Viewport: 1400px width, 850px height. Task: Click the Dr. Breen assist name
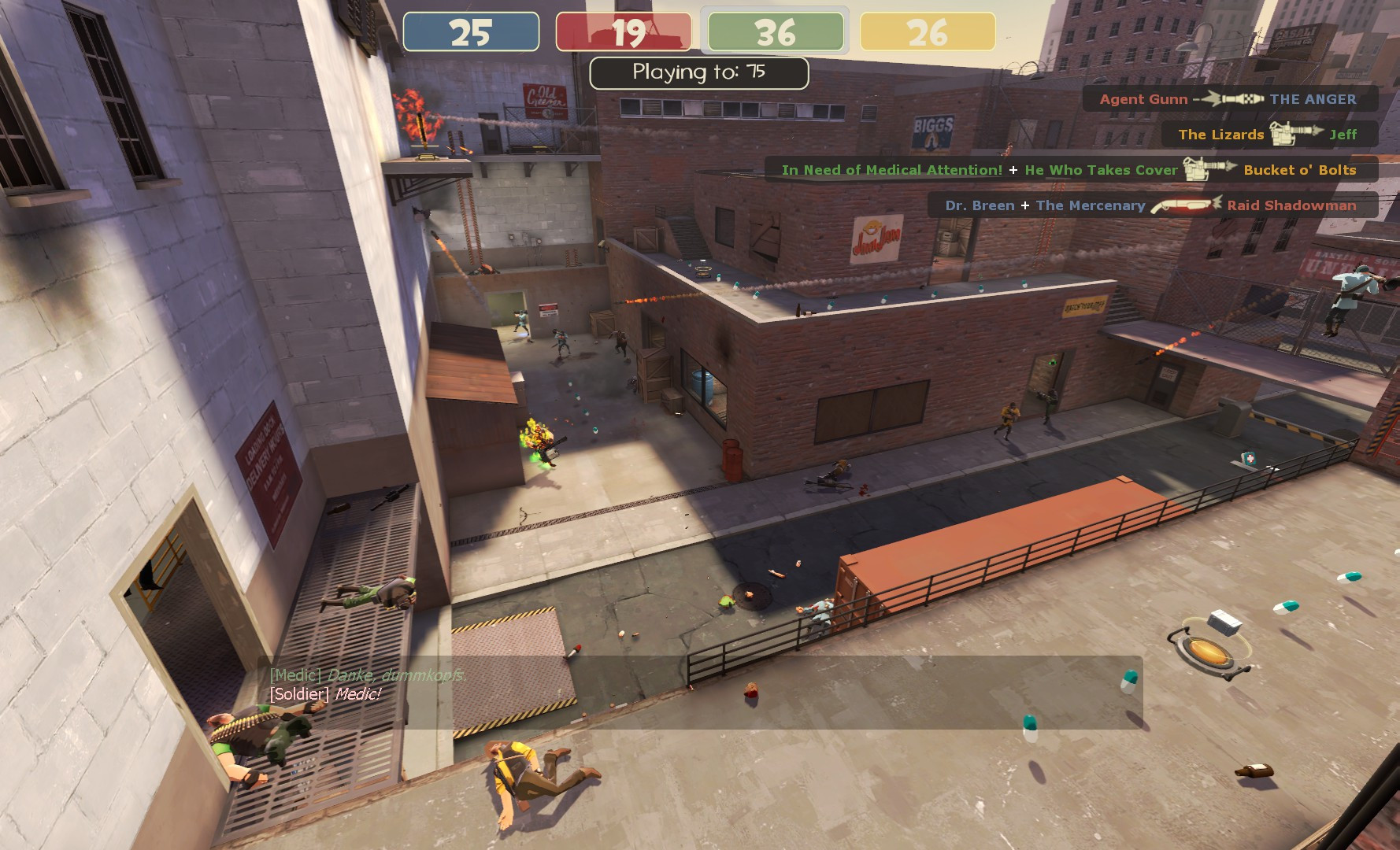pos(980,205)
